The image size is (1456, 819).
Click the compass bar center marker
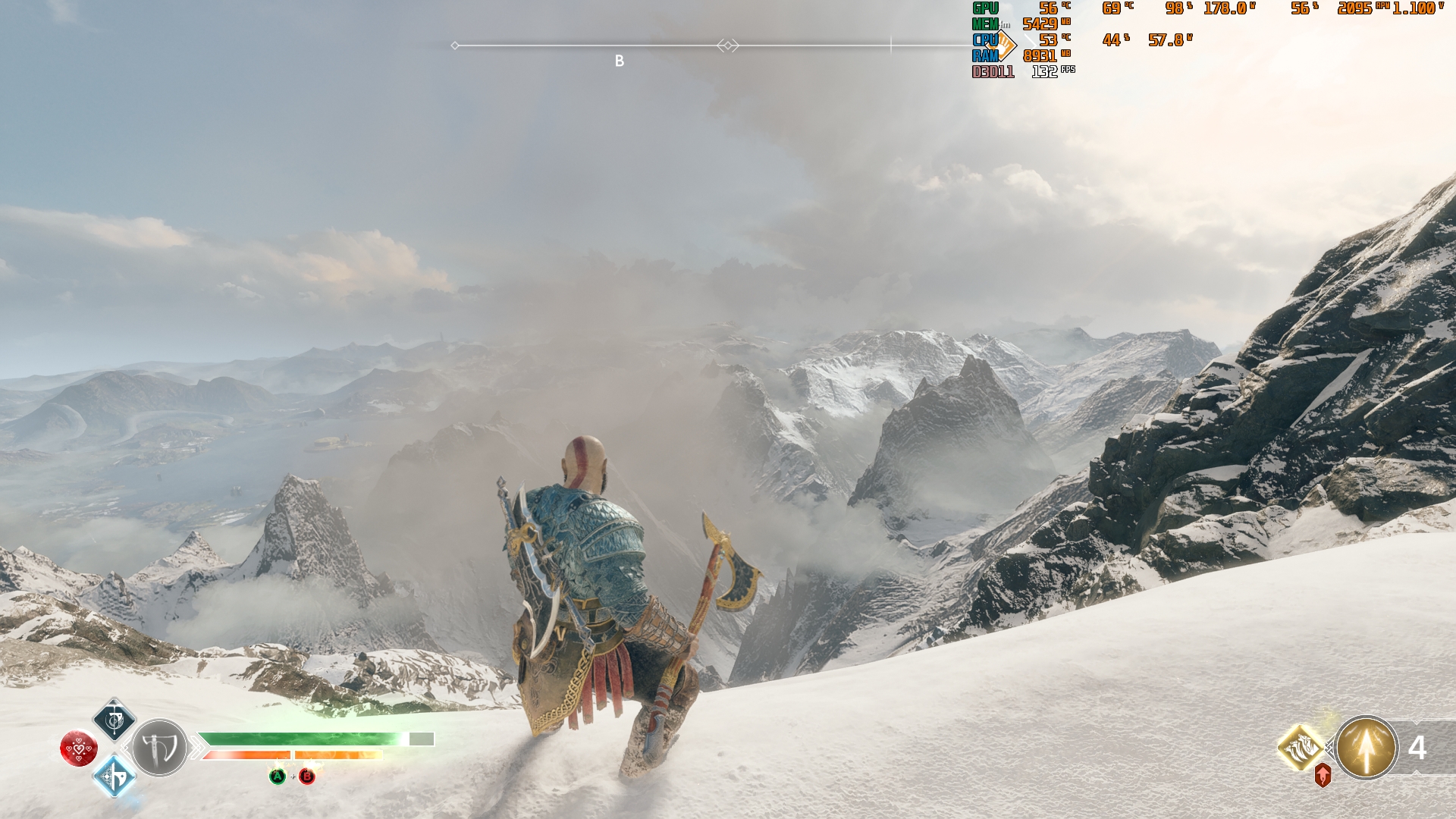tap(727, 46)
